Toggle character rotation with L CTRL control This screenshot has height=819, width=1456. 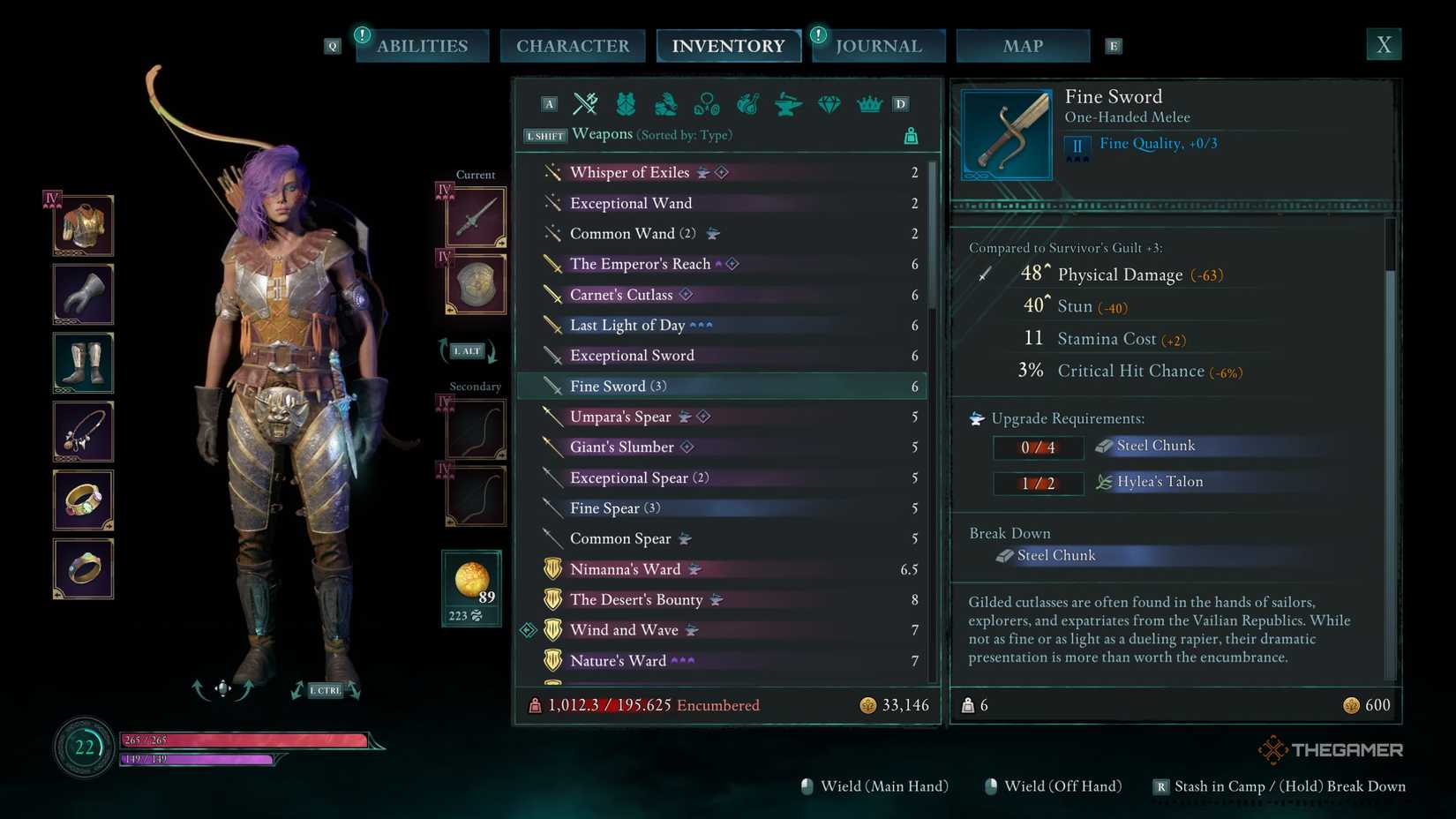pos(326,690)
